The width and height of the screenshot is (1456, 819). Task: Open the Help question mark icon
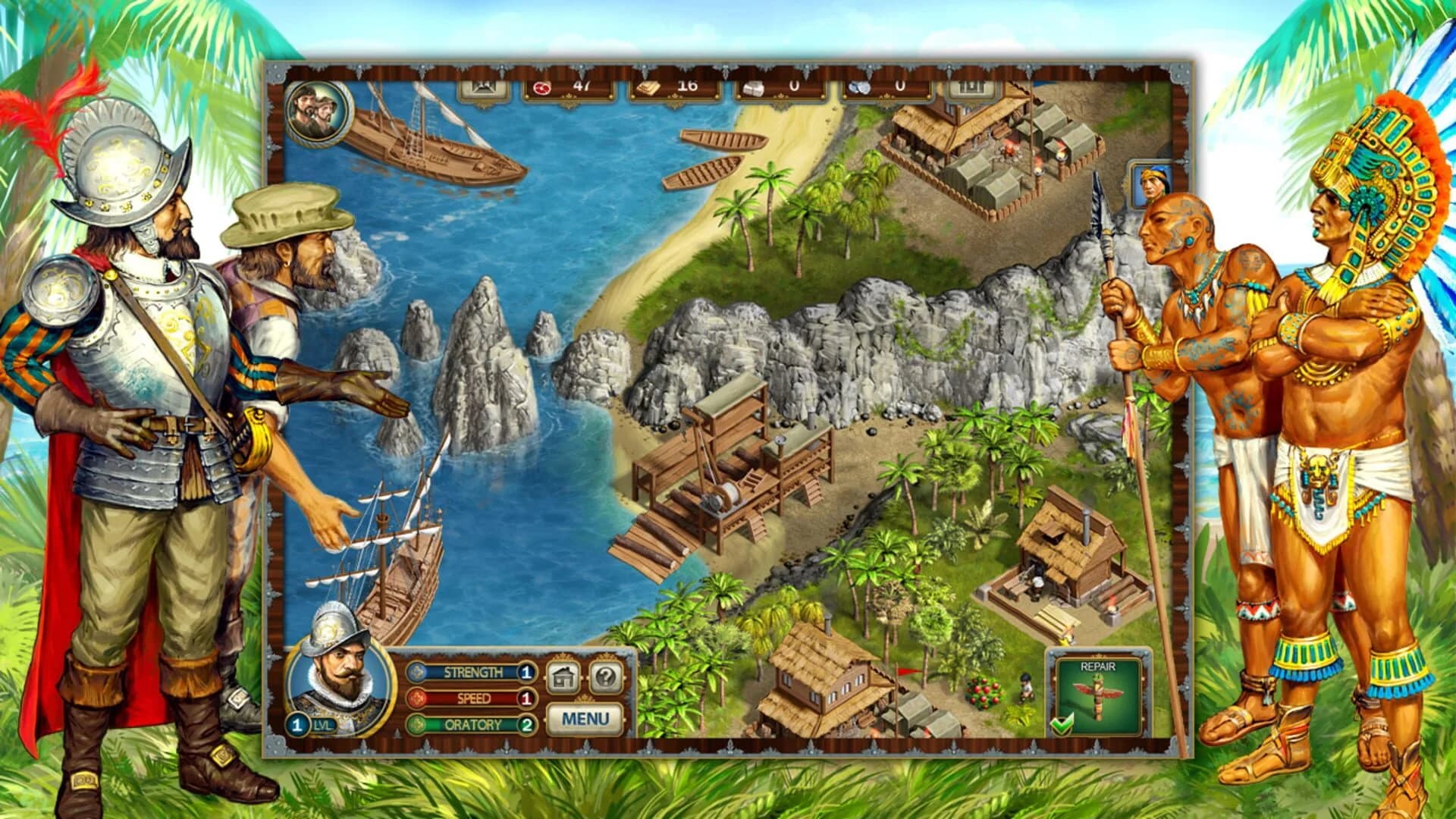pyautogui.click(x=607, y=676)
